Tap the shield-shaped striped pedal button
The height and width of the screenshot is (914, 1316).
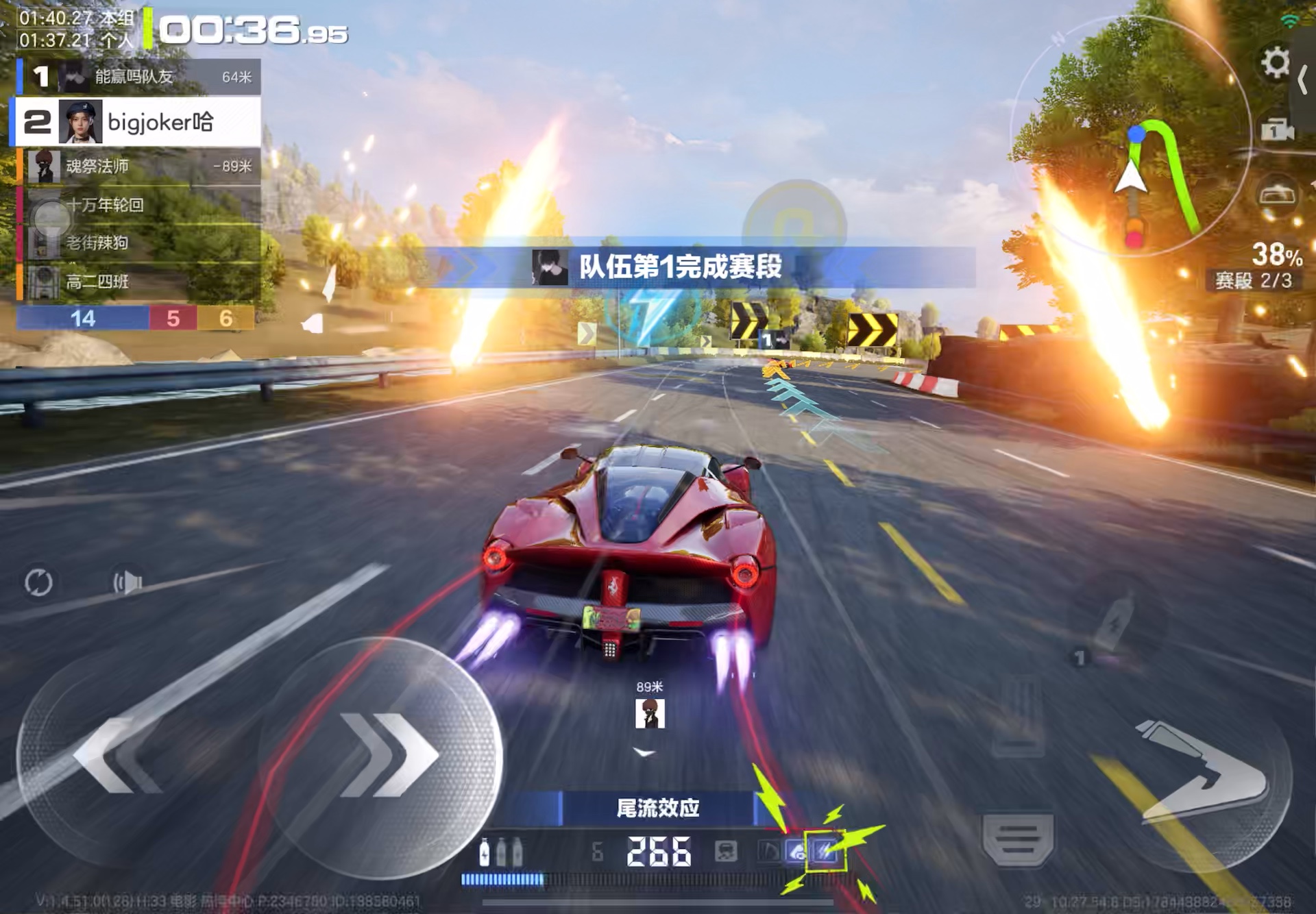pyautogui.click(x=1018, y=839)
